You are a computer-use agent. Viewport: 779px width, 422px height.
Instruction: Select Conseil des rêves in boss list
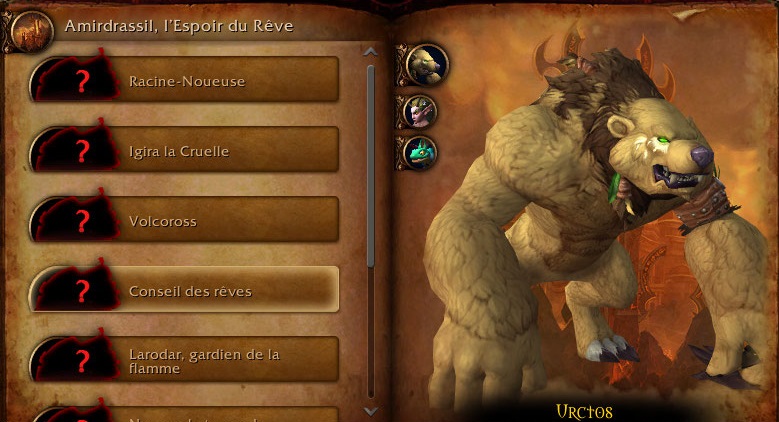click(186, 291)
